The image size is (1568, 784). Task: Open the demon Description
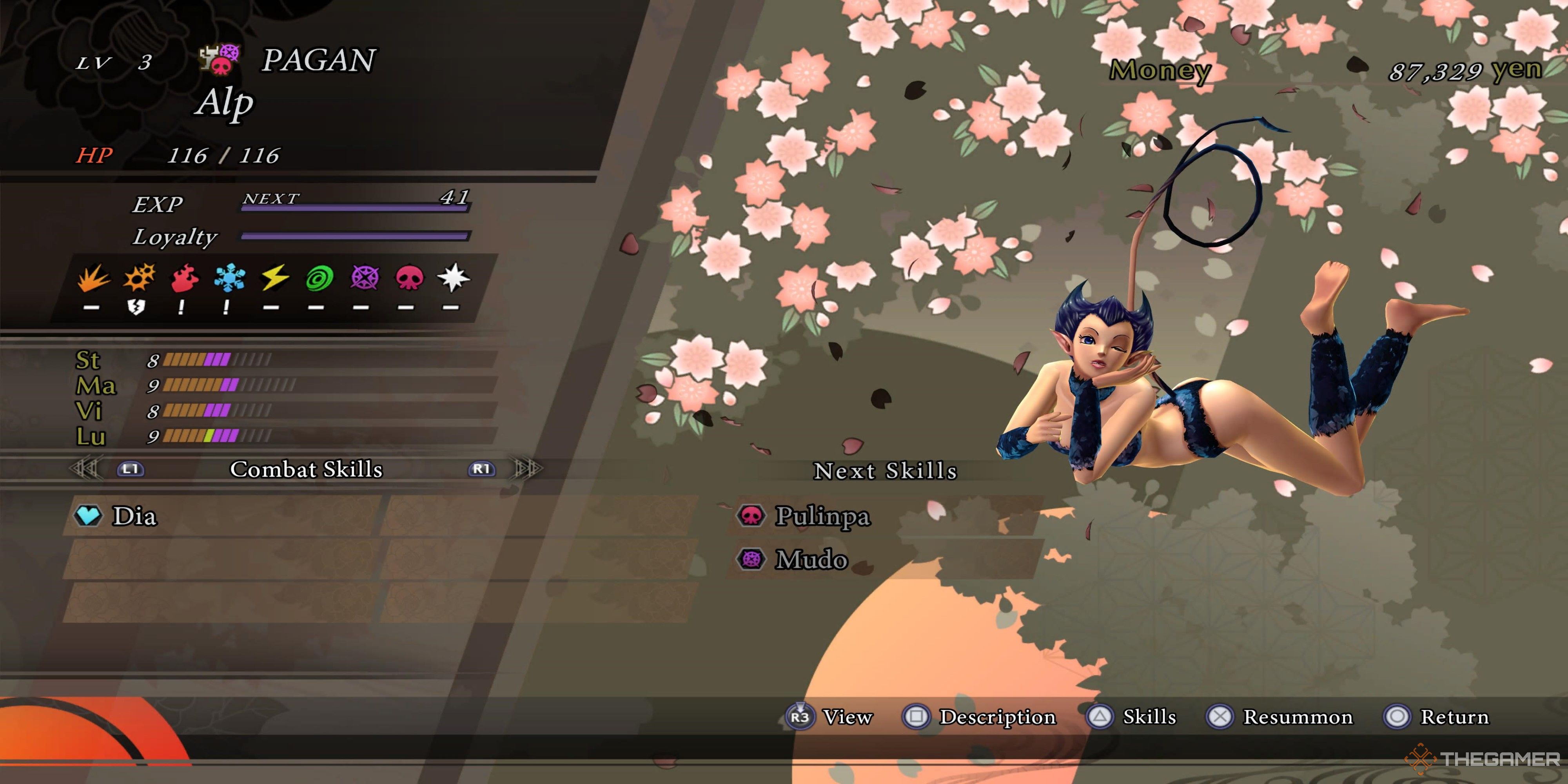pos(996,717)
